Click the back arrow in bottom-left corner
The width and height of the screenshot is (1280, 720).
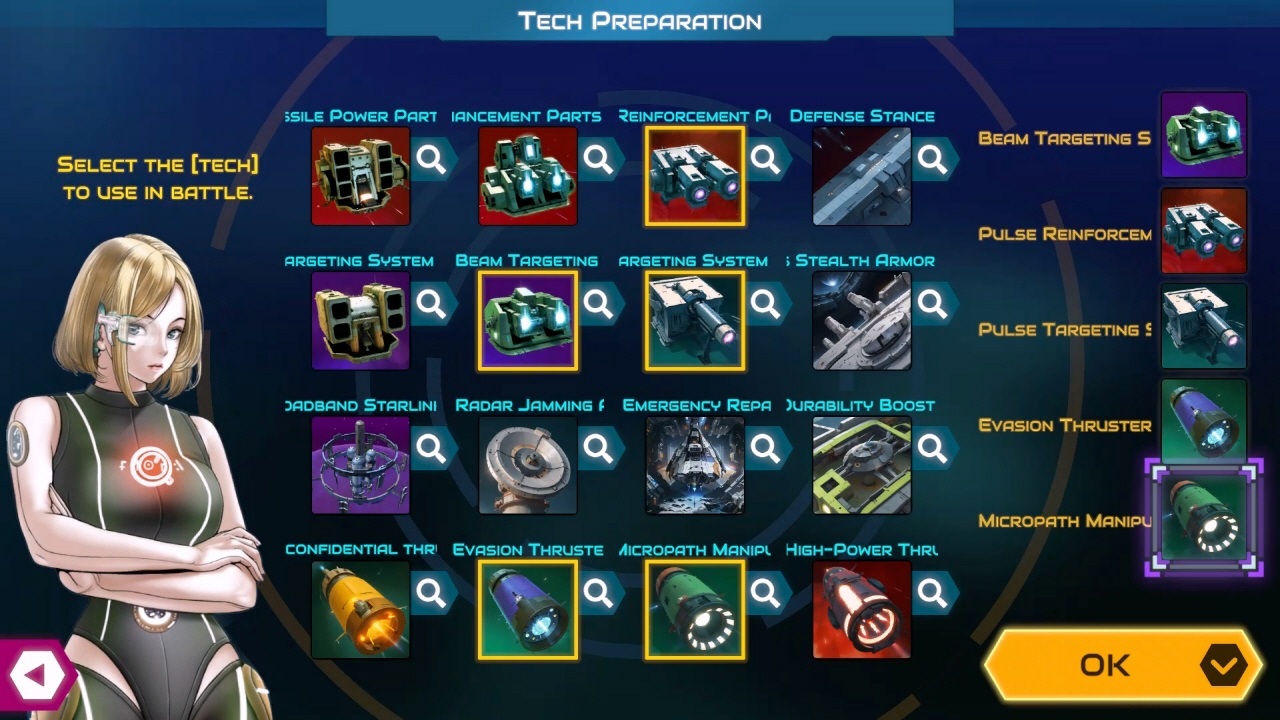pos(36,674)
